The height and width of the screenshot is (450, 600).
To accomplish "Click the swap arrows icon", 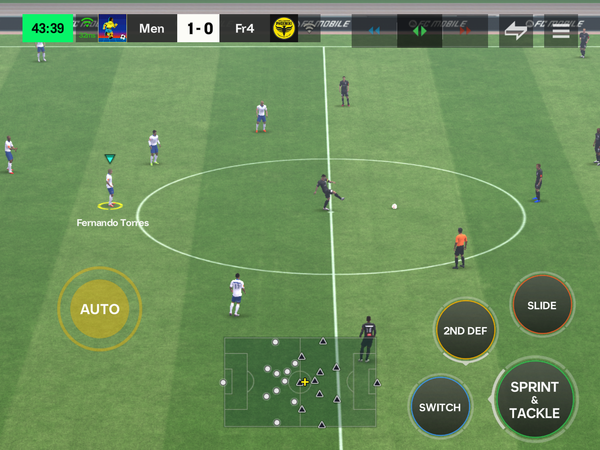I will pos(515,31).
